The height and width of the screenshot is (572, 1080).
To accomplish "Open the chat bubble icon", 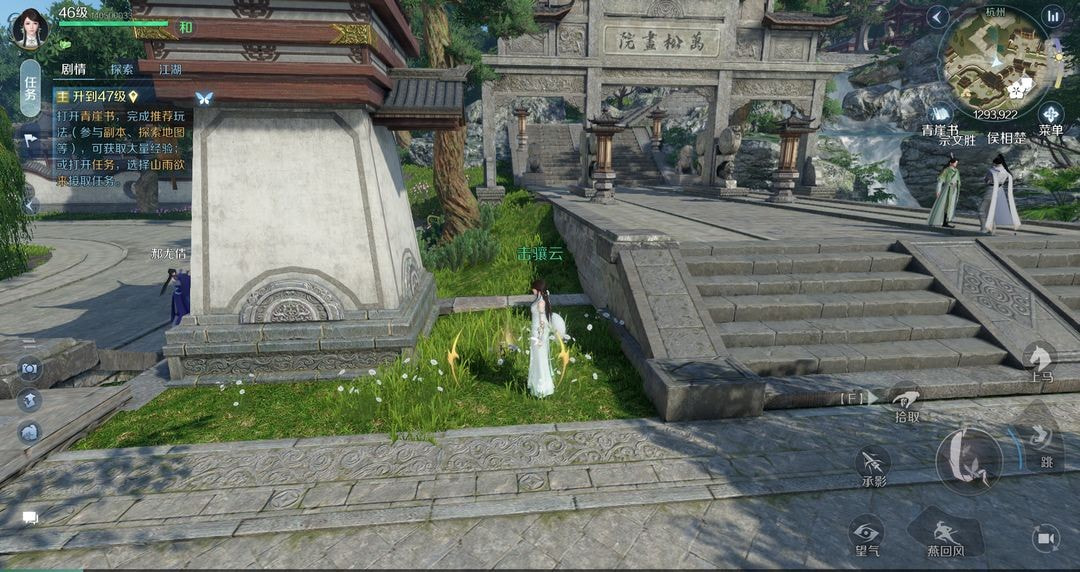I will pyautogui.click(x=30, y=517).
